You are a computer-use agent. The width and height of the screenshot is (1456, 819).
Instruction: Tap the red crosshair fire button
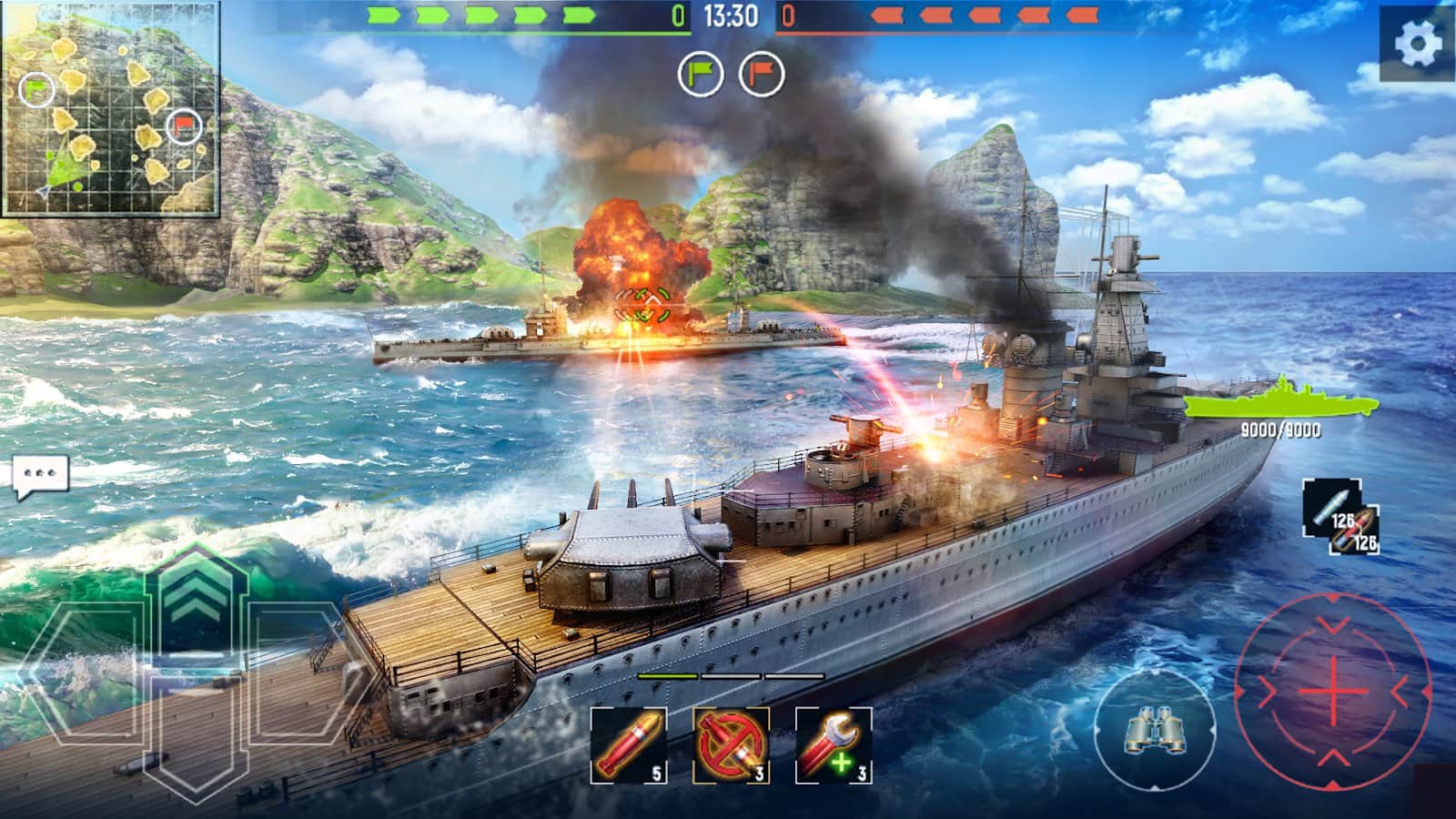click(1332, 691)
